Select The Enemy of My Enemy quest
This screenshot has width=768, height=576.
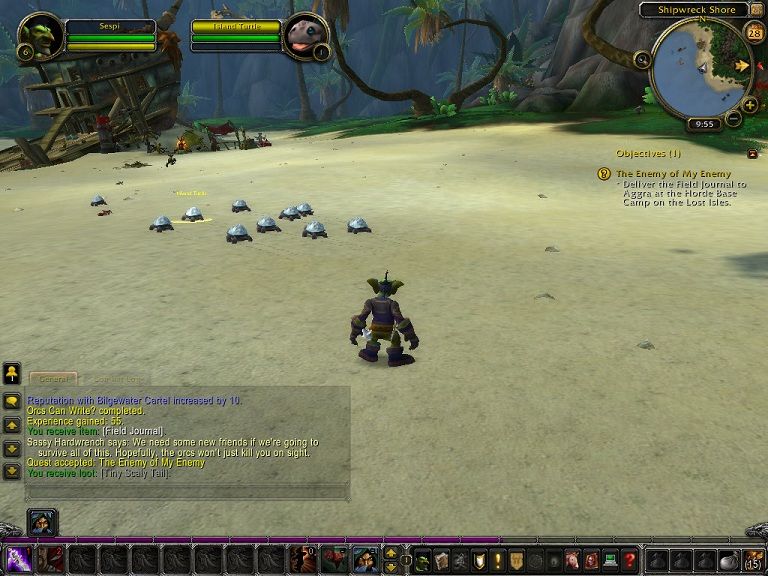point(673,173)
